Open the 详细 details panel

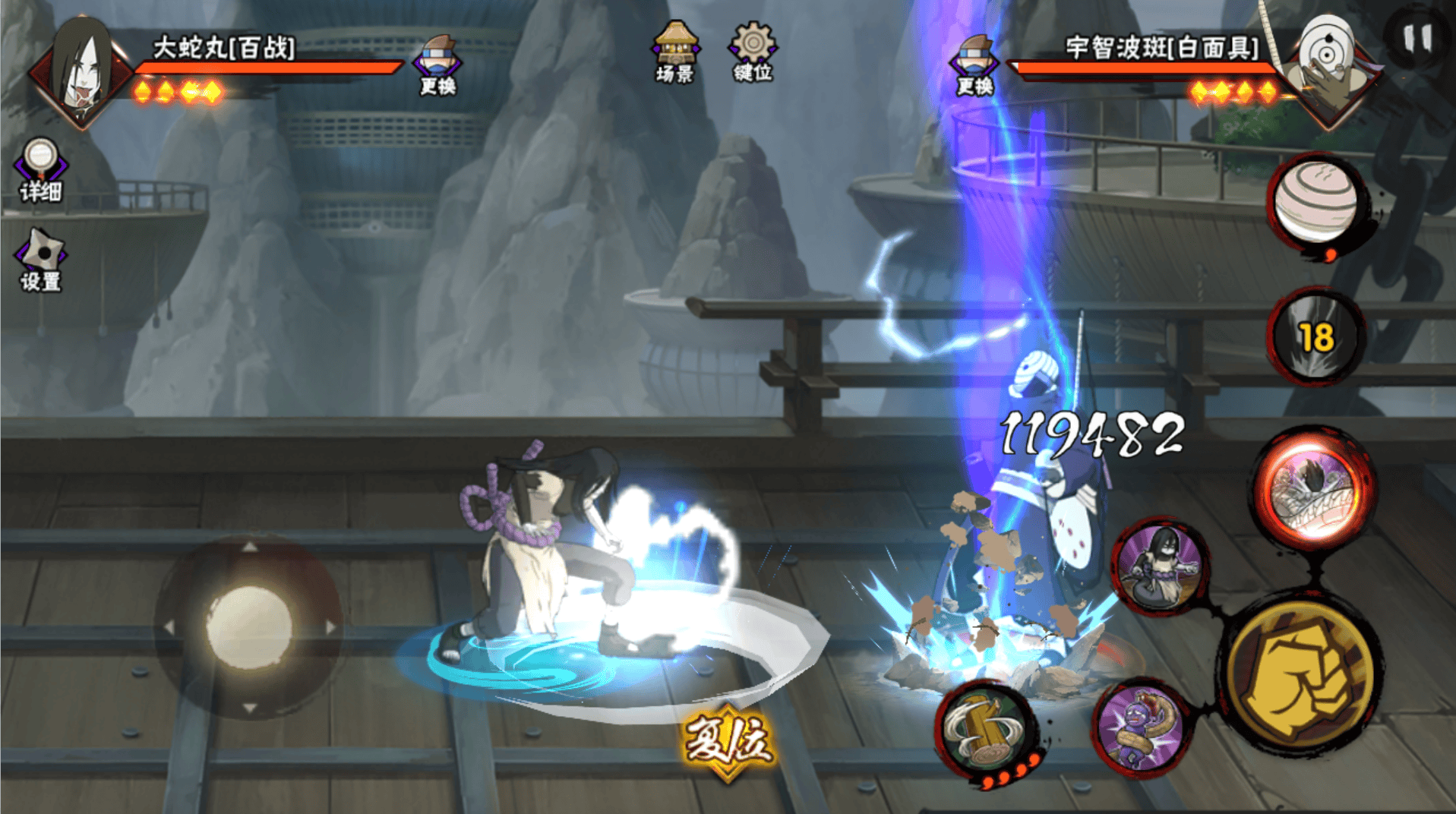(x=41, y=169)
